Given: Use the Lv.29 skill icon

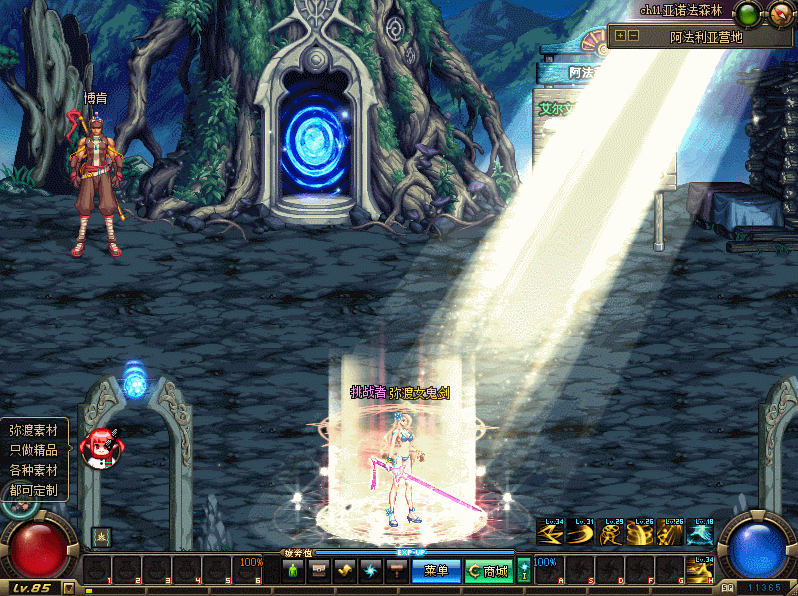Looking at the screenshot, I should [x=611, y=533].
